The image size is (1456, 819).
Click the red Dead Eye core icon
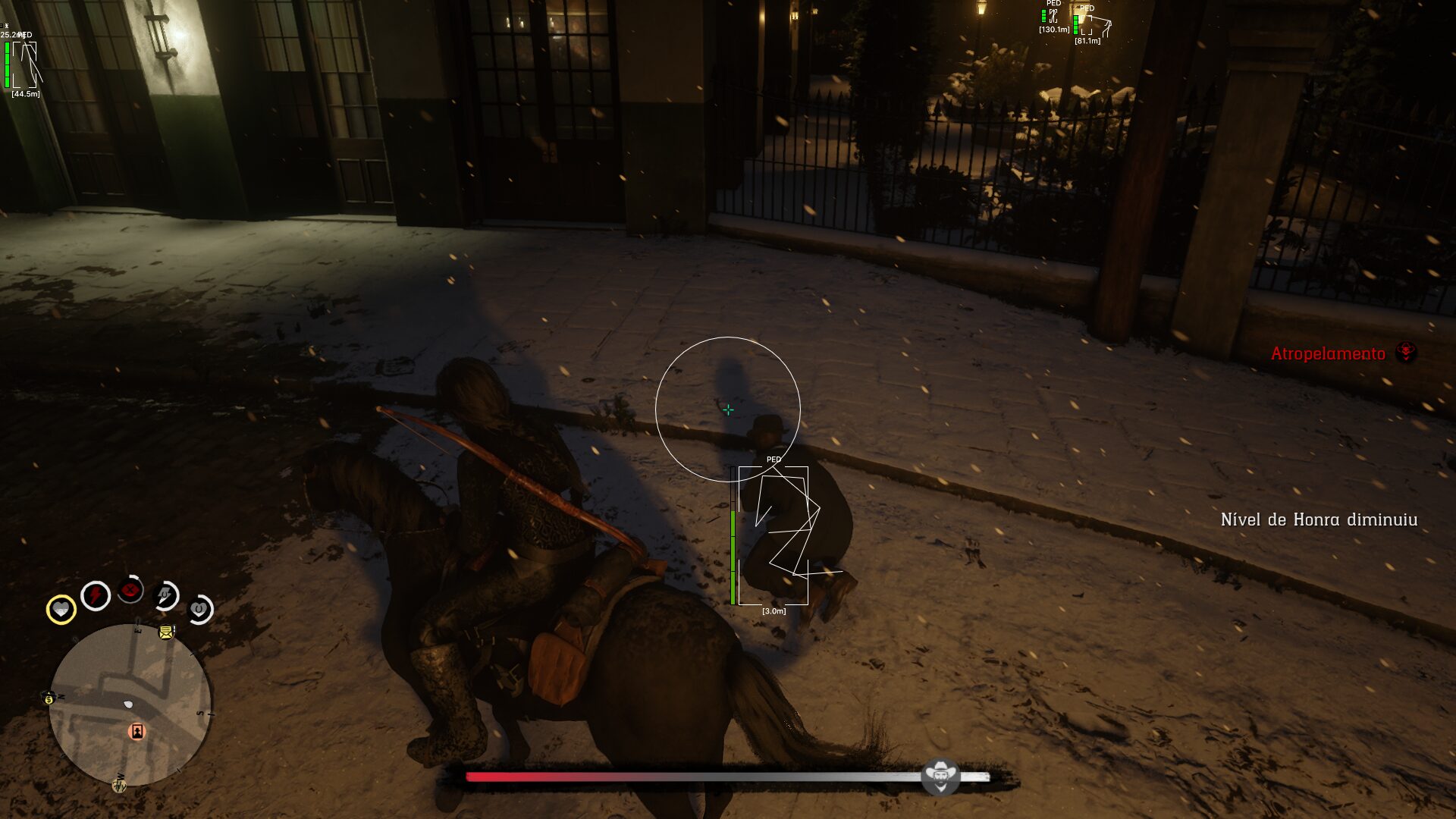click(x=130, y=590)
